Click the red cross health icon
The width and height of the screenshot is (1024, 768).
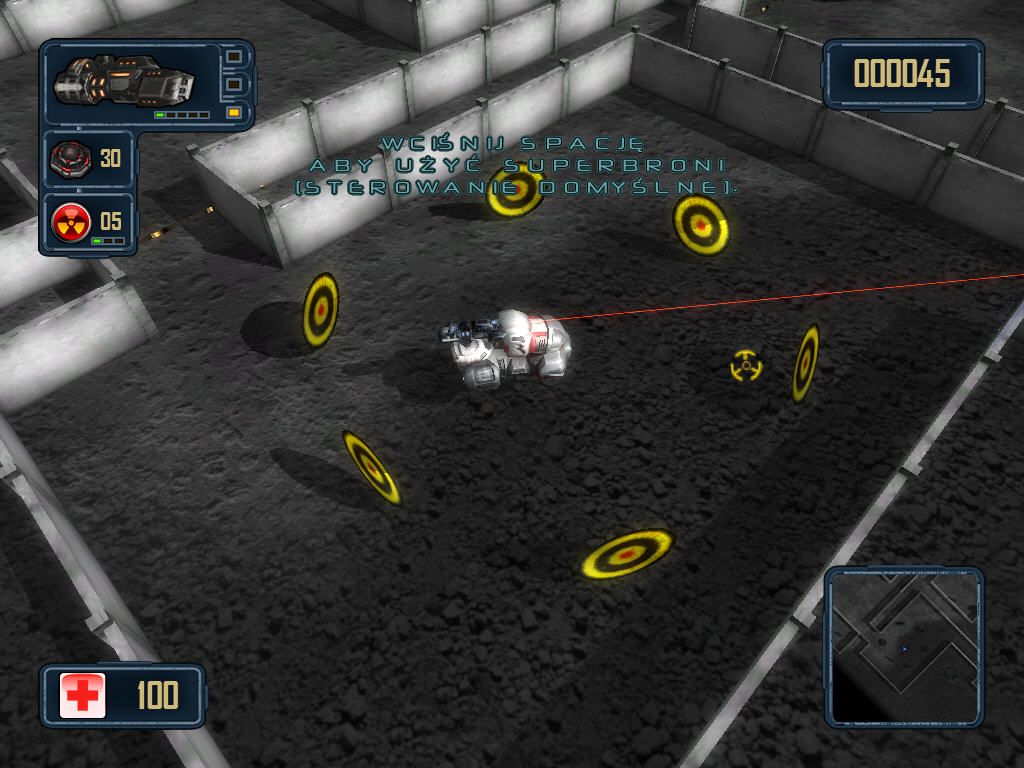point(83,695)
